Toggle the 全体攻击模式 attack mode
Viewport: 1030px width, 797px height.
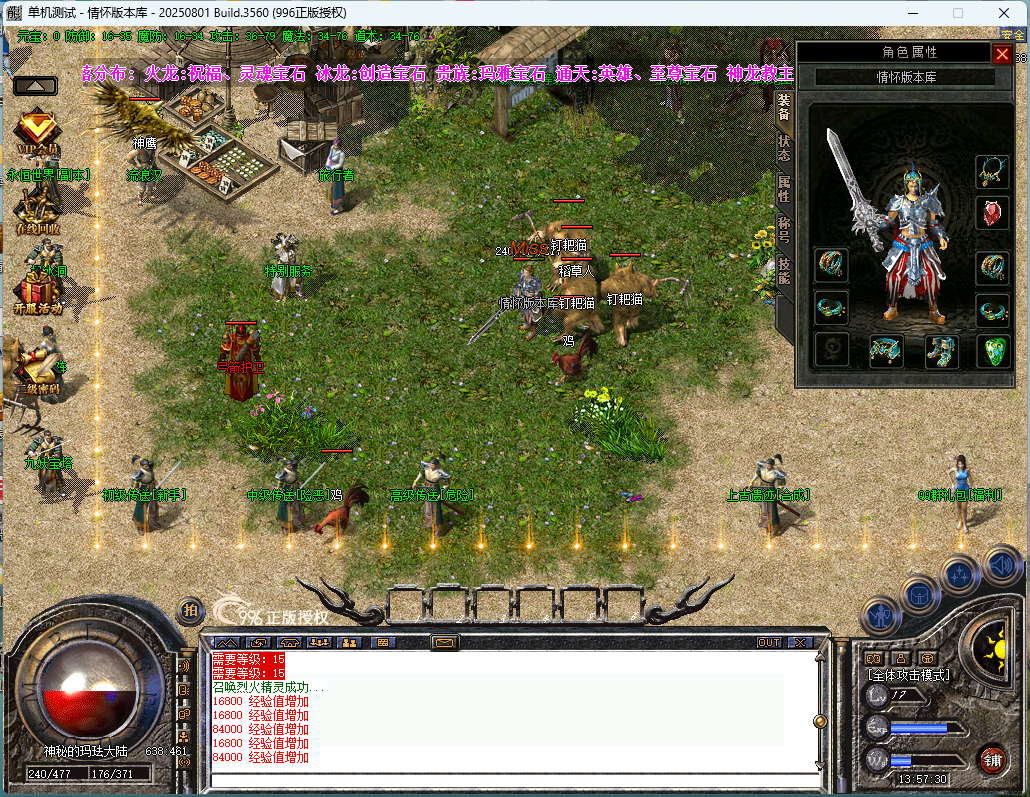click(x=908, y=675)
